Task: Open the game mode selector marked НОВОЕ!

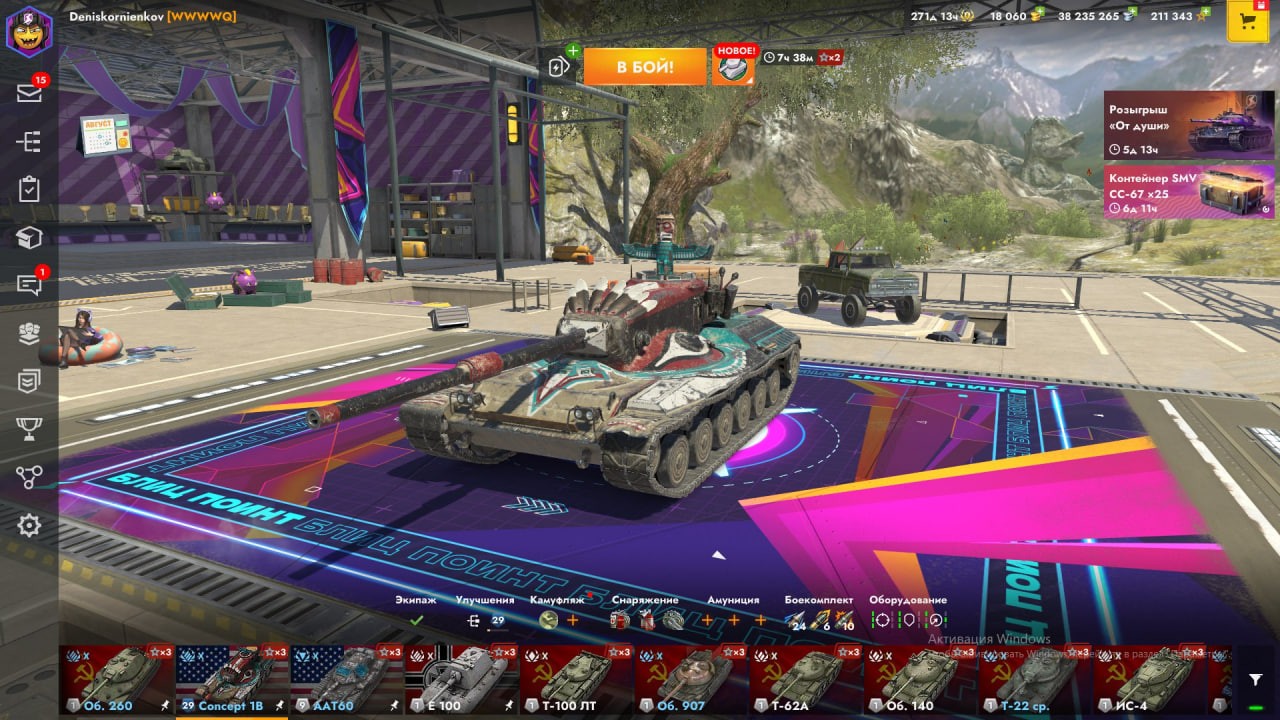Action: pyautogui.click(x=734, y=66)
